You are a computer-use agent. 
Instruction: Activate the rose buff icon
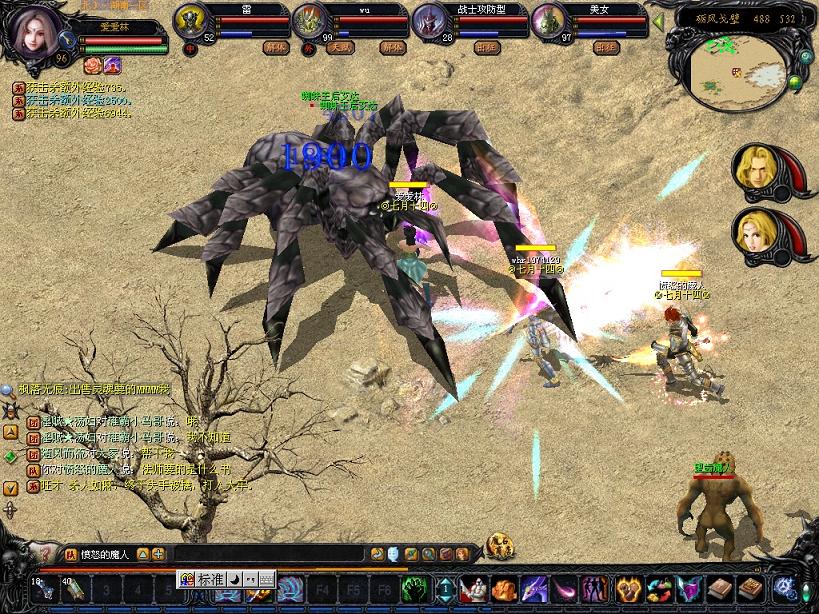click(x=92, y=65)
